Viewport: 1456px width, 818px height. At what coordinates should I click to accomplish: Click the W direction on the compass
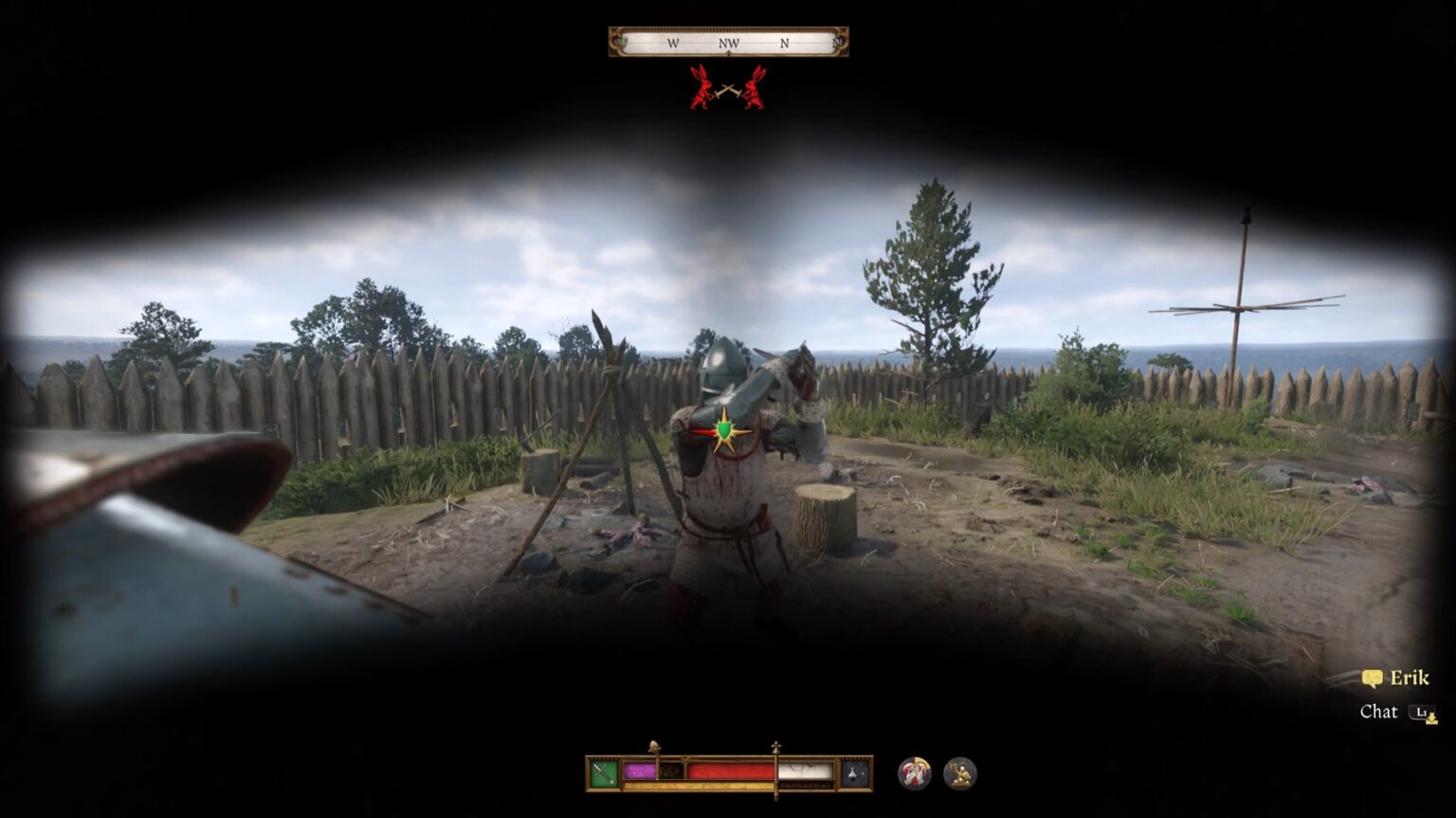click(673, 44)
